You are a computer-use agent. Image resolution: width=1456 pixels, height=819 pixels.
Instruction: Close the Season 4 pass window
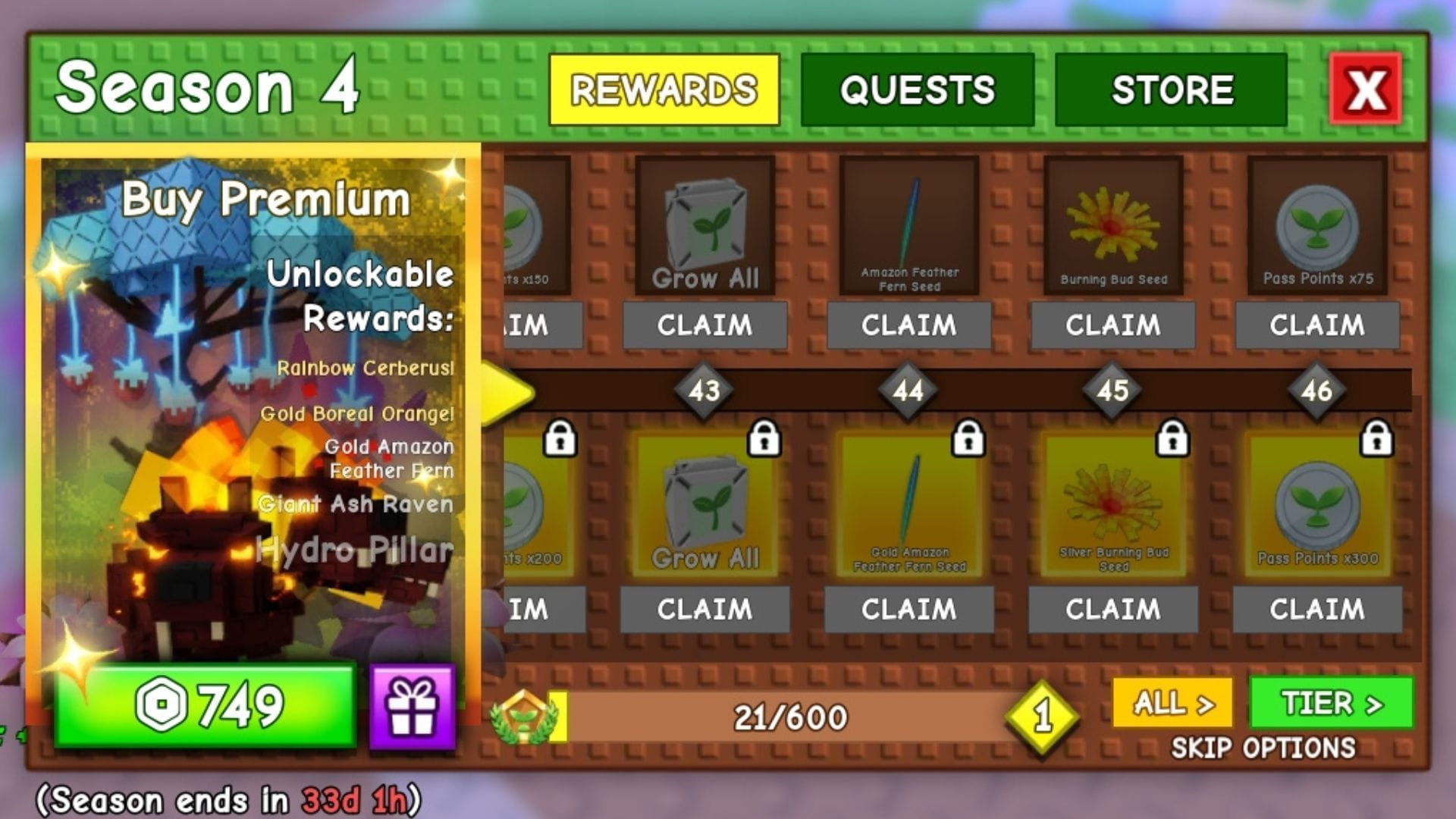(1365, 89)
